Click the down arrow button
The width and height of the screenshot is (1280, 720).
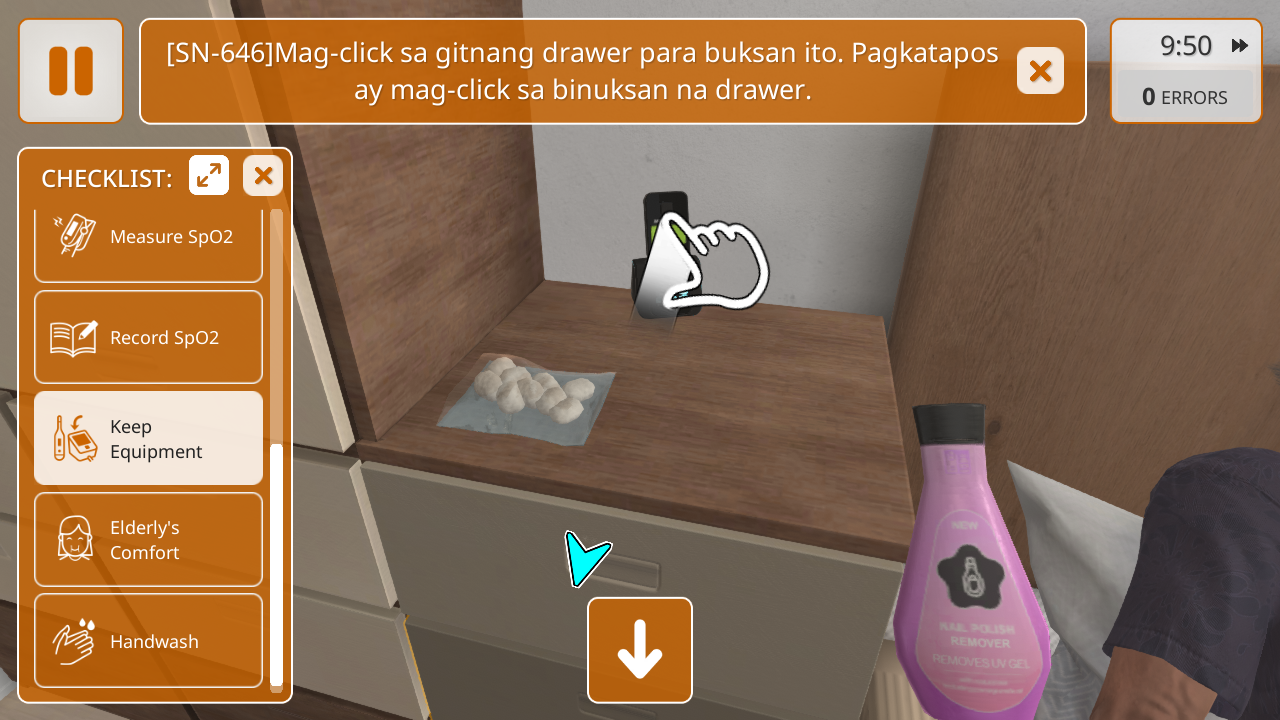point(640,650)
